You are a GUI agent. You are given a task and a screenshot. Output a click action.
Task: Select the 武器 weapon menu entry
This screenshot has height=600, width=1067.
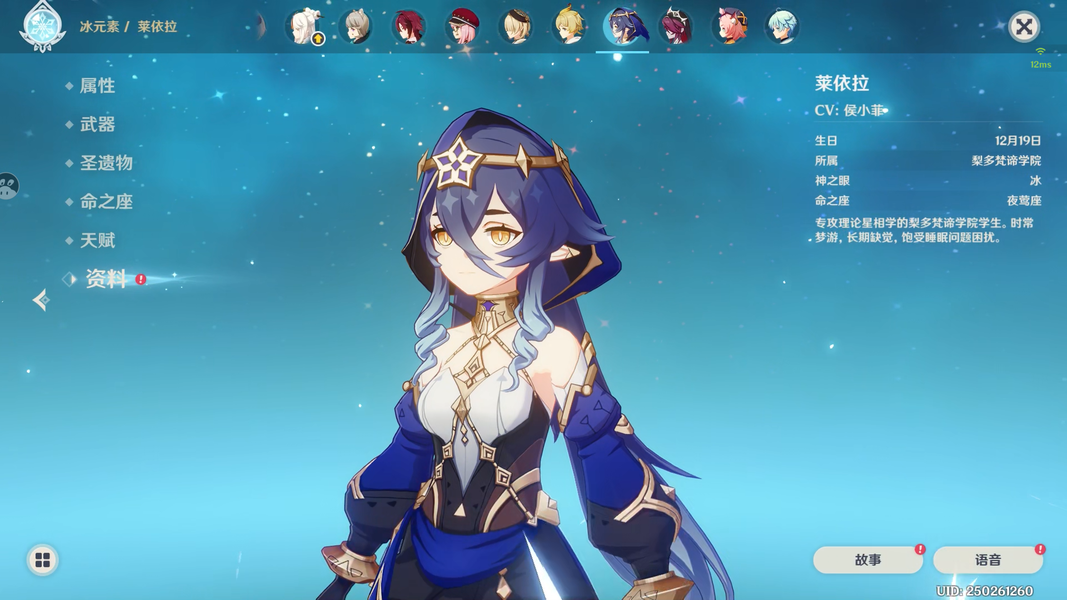[97, 124]
